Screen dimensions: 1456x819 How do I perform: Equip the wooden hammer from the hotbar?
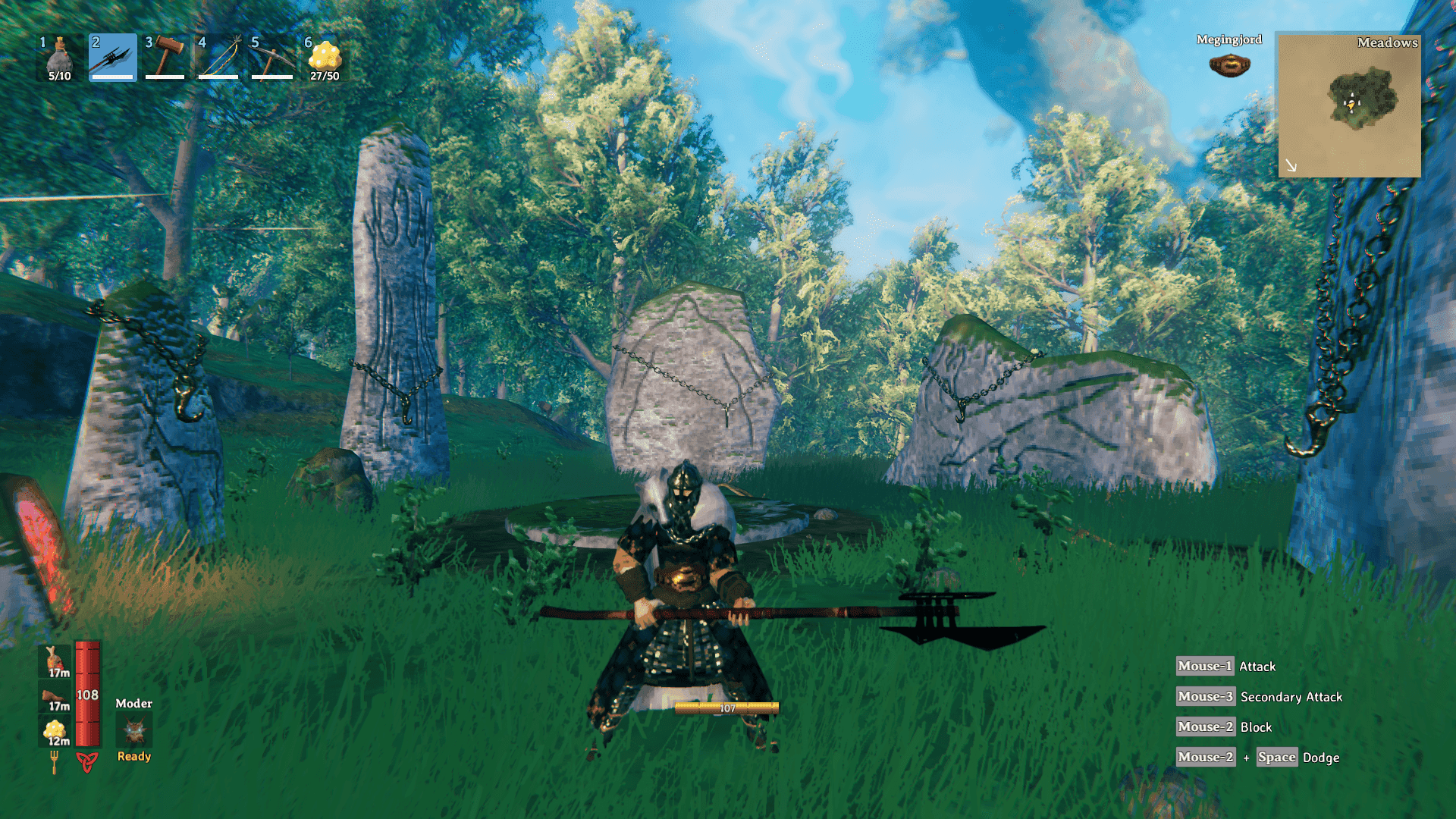tap(165, 58)
